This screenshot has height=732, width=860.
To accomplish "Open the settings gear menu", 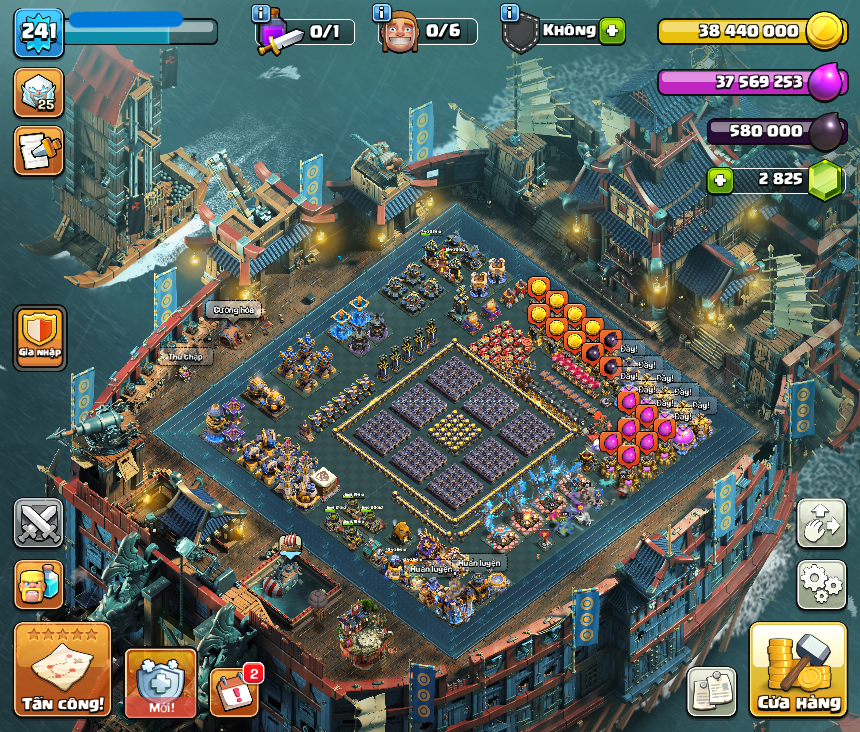I will 821,584.
